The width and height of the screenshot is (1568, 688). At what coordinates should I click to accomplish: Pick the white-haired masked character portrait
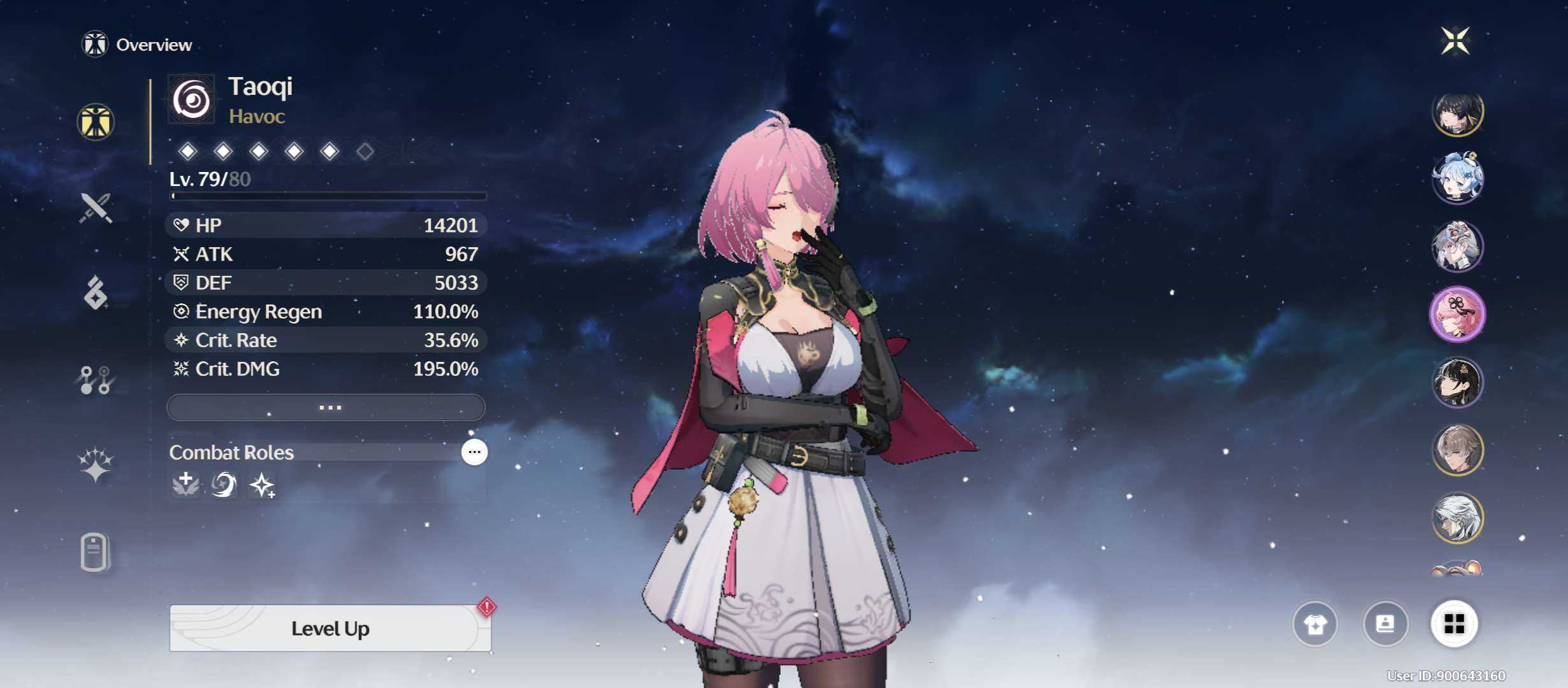pyautogui.click(x=1457, y=247)
